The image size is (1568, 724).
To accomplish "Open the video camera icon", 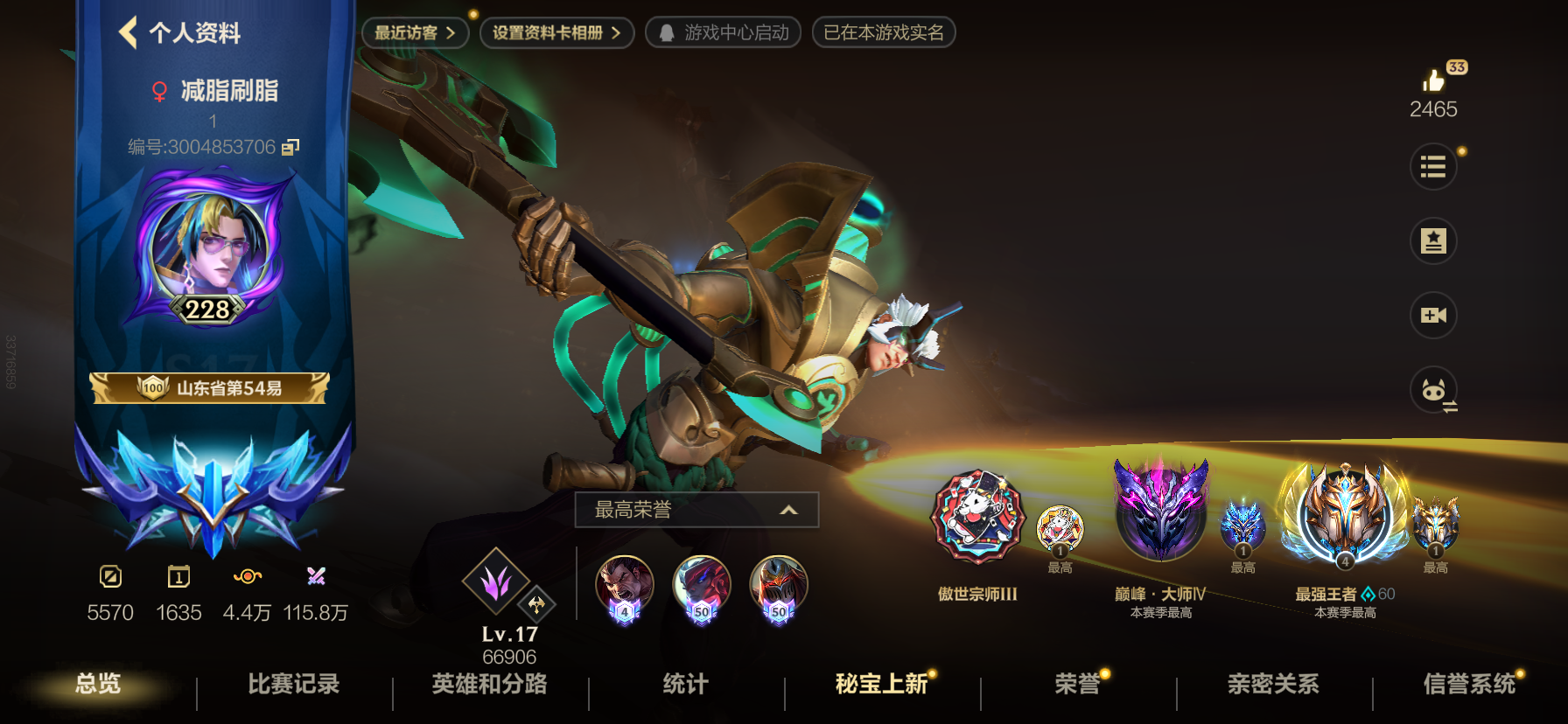I will (x=1433, y=315).
